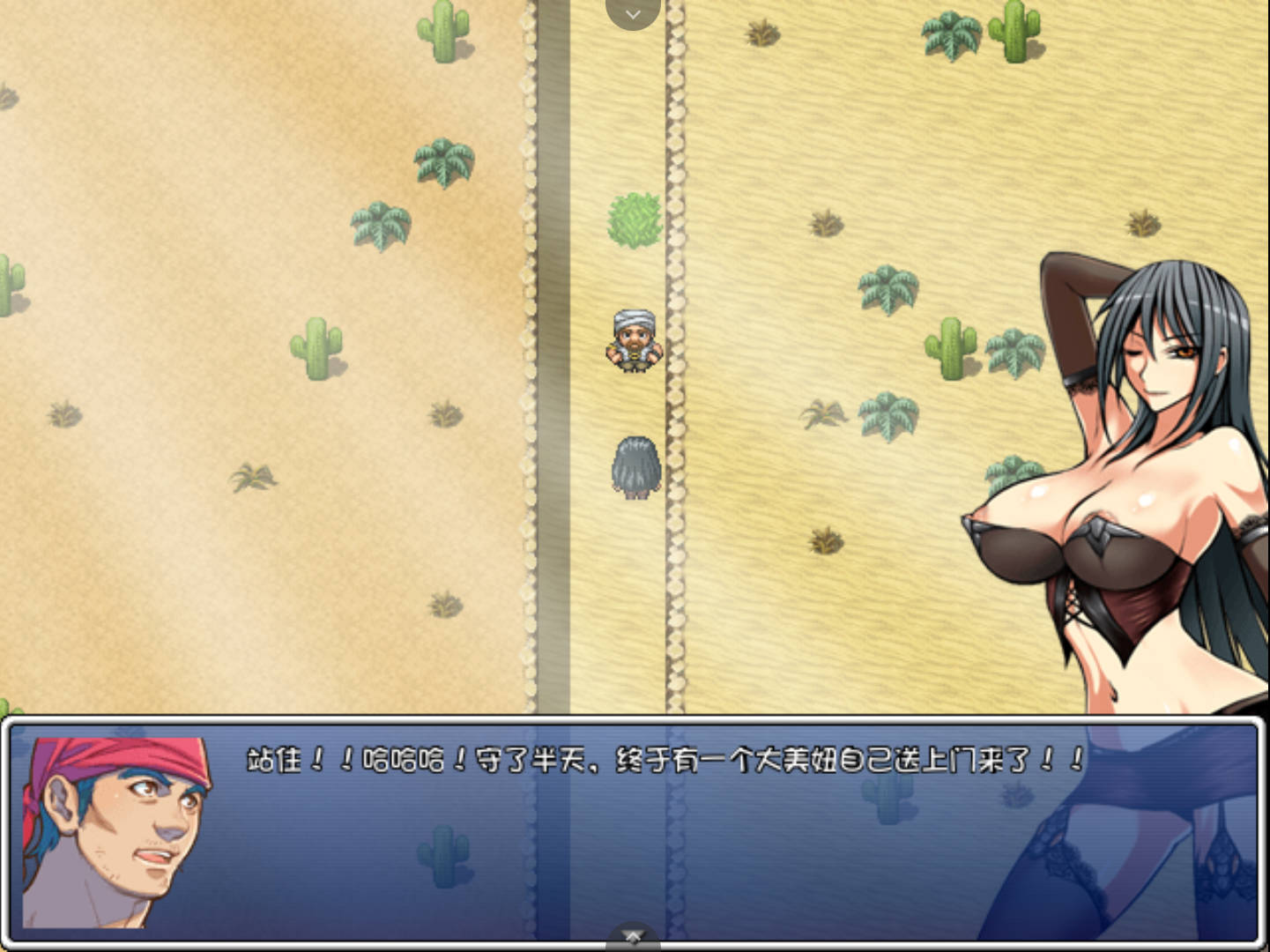The height and width of the screenshot is (952, 1270).
Task: Toggle the dialogue box visibility with the bottom arrow
Action: coord(633,934)
